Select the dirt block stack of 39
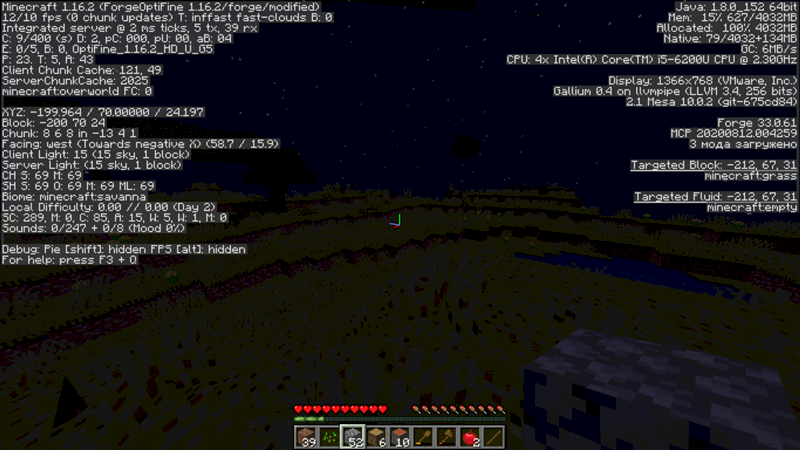This screenshot has width=800, height=450. tap(306, 437)
